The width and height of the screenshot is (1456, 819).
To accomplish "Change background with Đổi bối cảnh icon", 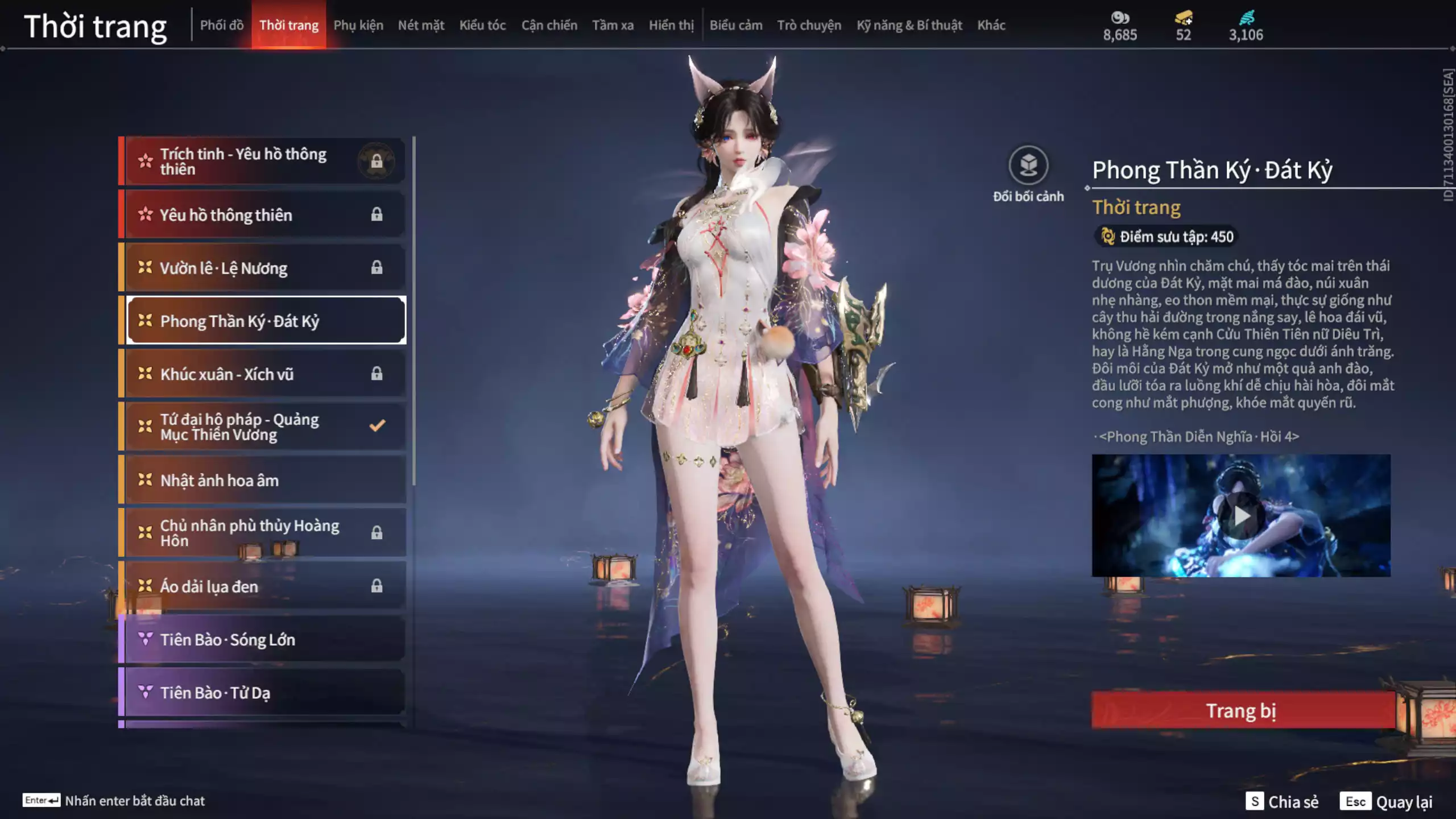I will point(1028,166).
